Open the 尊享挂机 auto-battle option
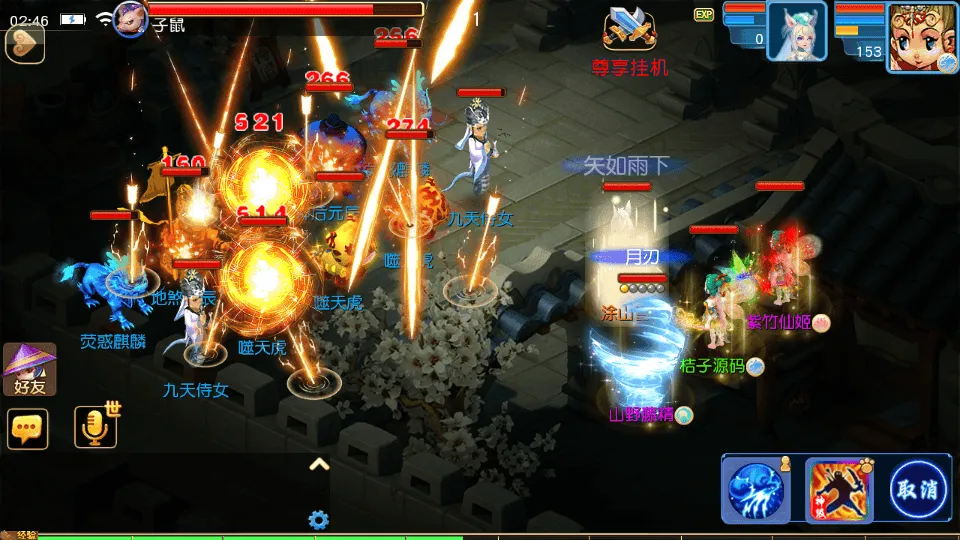This screenshot has height=540, width=960. click(x=630, y=42)
